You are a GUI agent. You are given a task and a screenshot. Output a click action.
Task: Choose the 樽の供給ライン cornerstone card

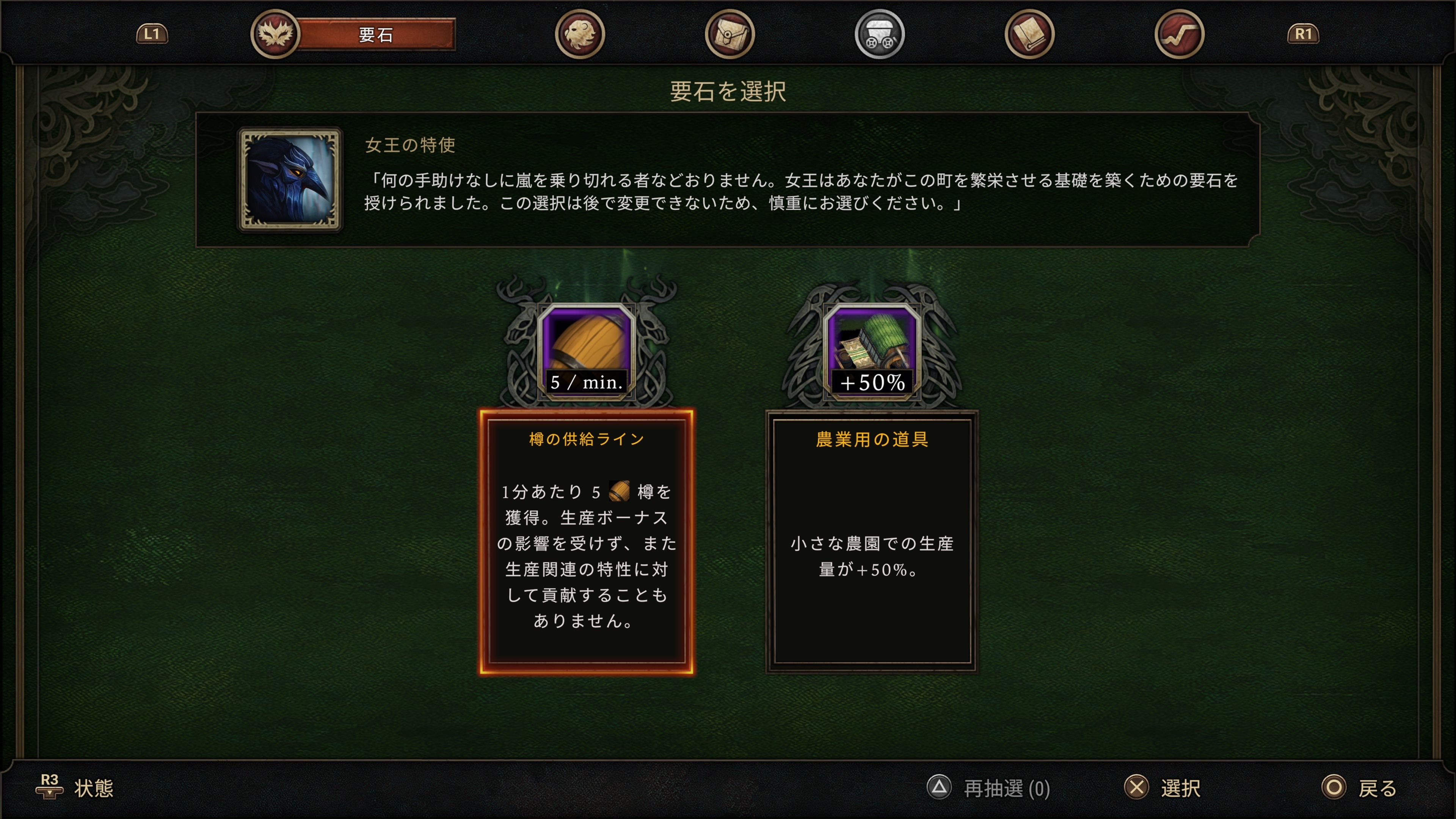coord(587,541)
